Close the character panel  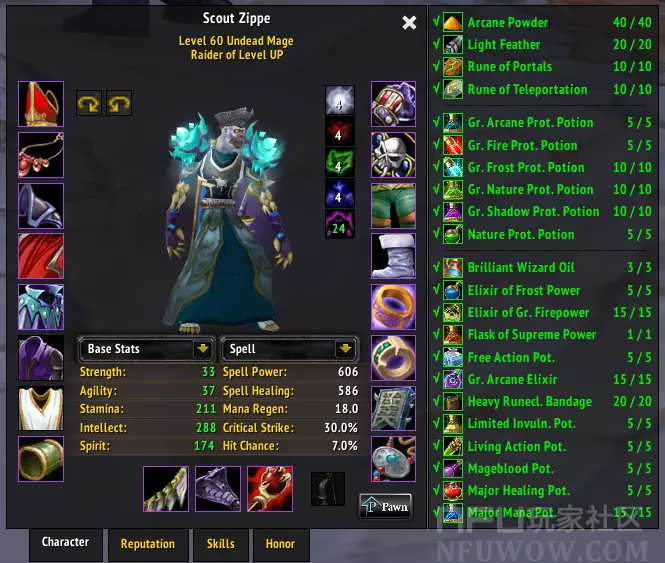pyautogui.click(x=409, y=23)
